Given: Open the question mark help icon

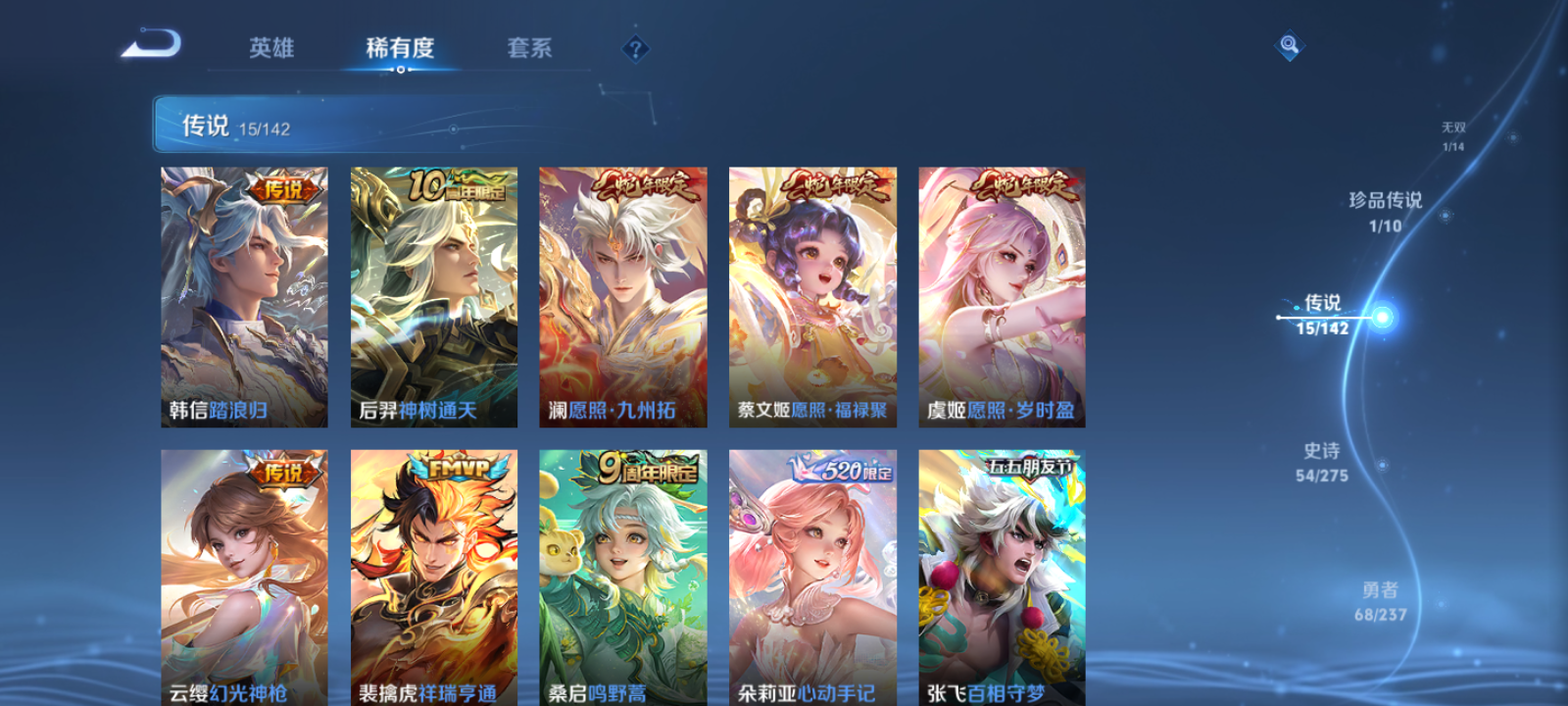Looking at the screenshot, I should (636, 47).
